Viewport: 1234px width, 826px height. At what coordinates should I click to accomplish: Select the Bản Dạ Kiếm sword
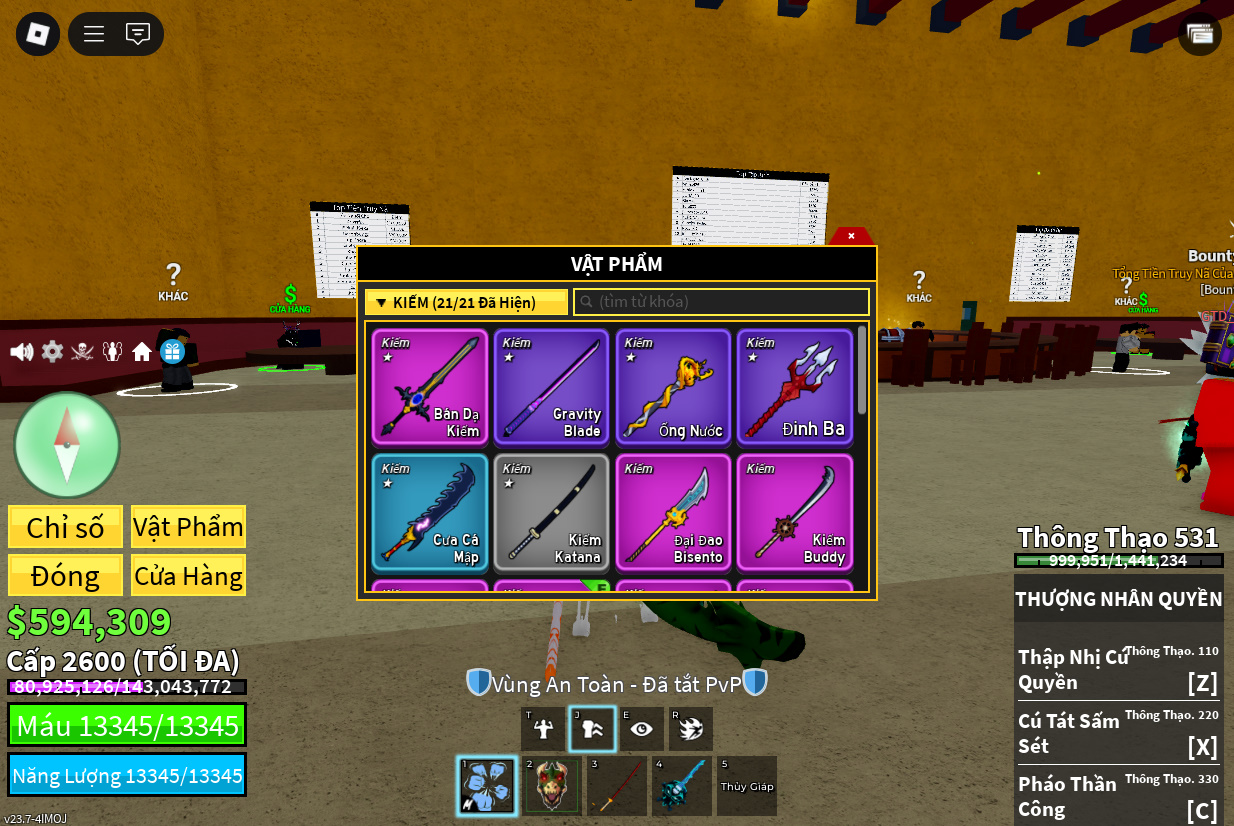pos(430,386)
